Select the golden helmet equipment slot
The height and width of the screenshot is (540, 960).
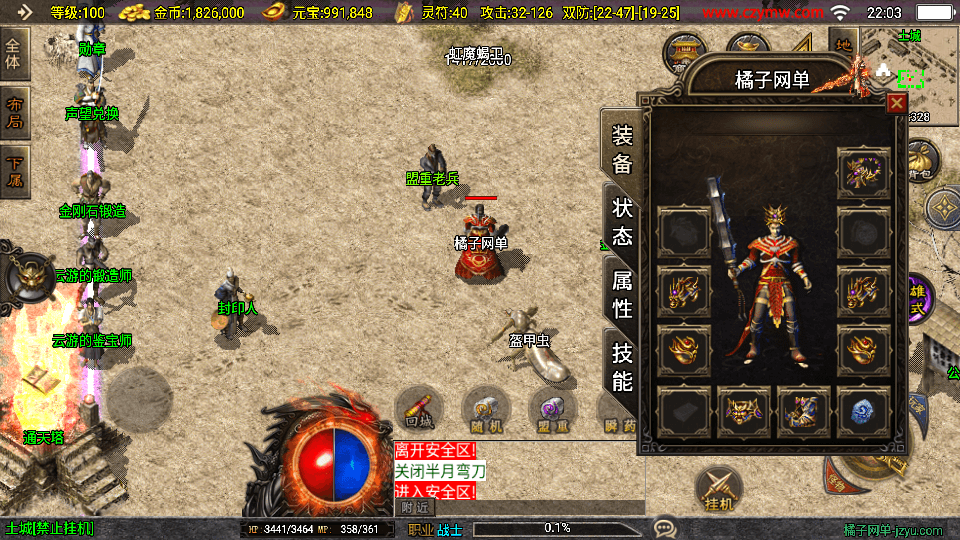point(744,411)
